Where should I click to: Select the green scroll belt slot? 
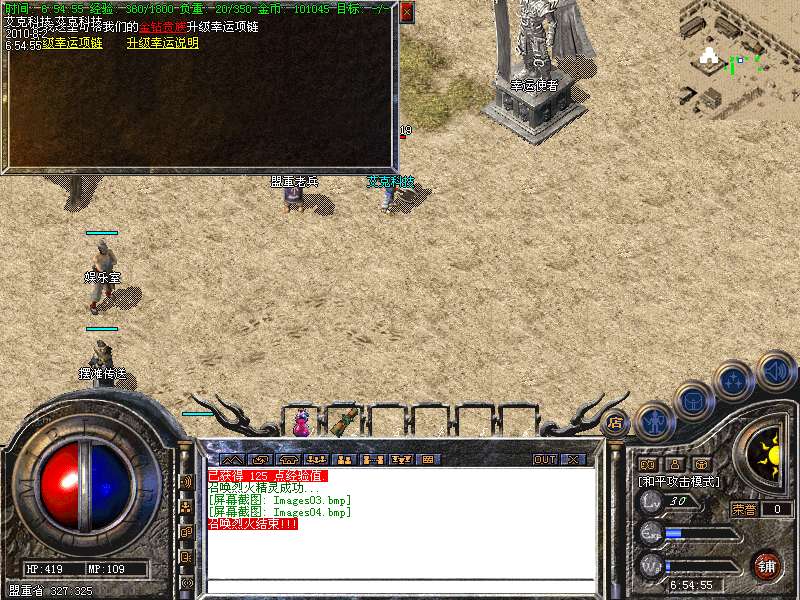(x=346, y=421)
